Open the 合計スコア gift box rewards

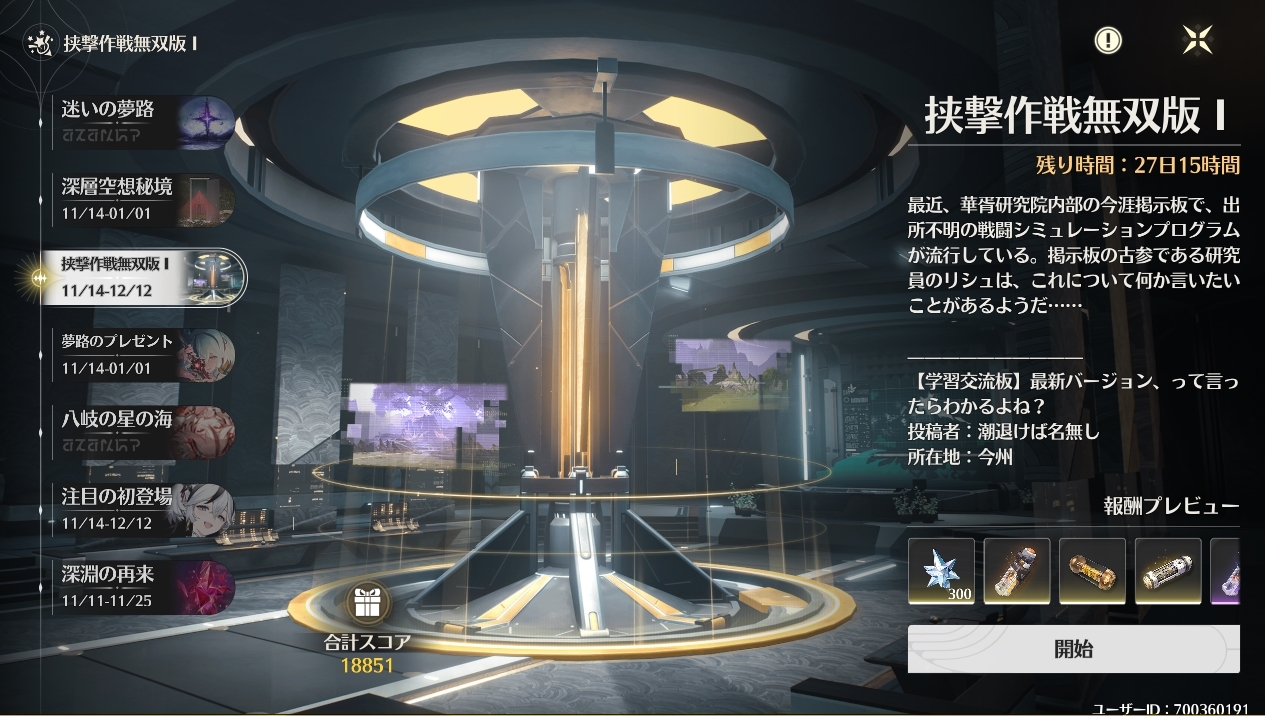[367, 604]
